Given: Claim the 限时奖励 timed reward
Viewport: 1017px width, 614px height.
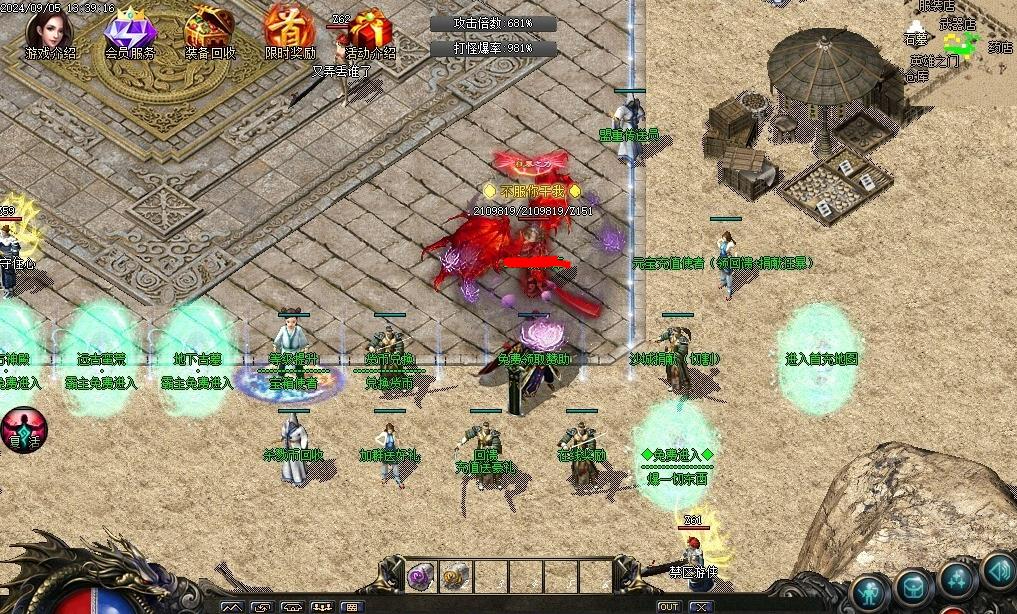Looking at the screenshot, I should 289,30.
